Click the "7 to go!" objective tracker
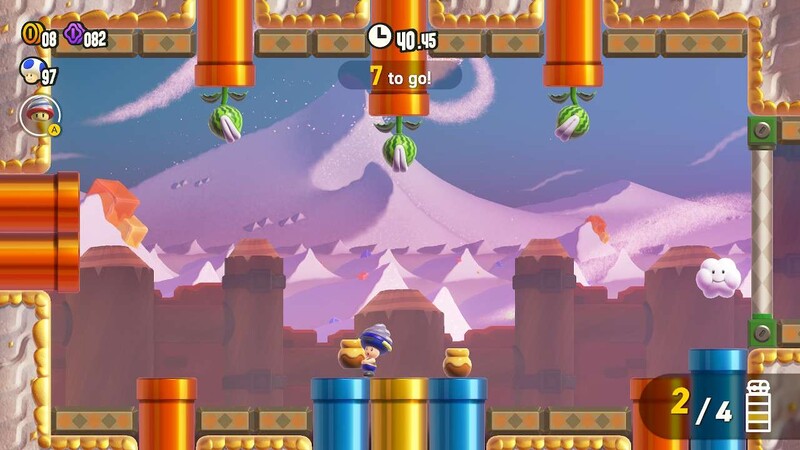Image resolution: width=800 pixels, height=450 pixels. coord(400,76)
